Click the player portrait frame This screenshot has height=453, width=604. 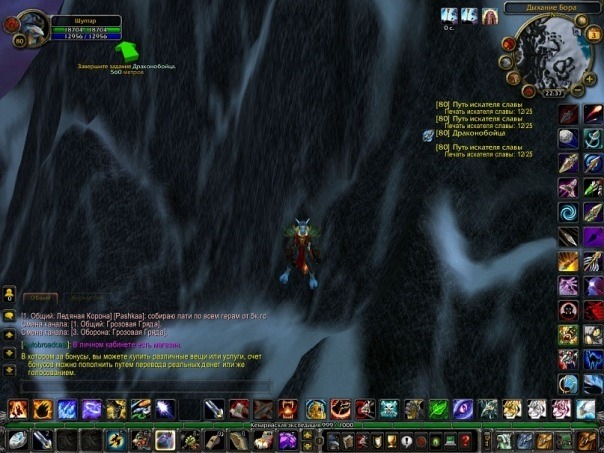pos(28,27)
